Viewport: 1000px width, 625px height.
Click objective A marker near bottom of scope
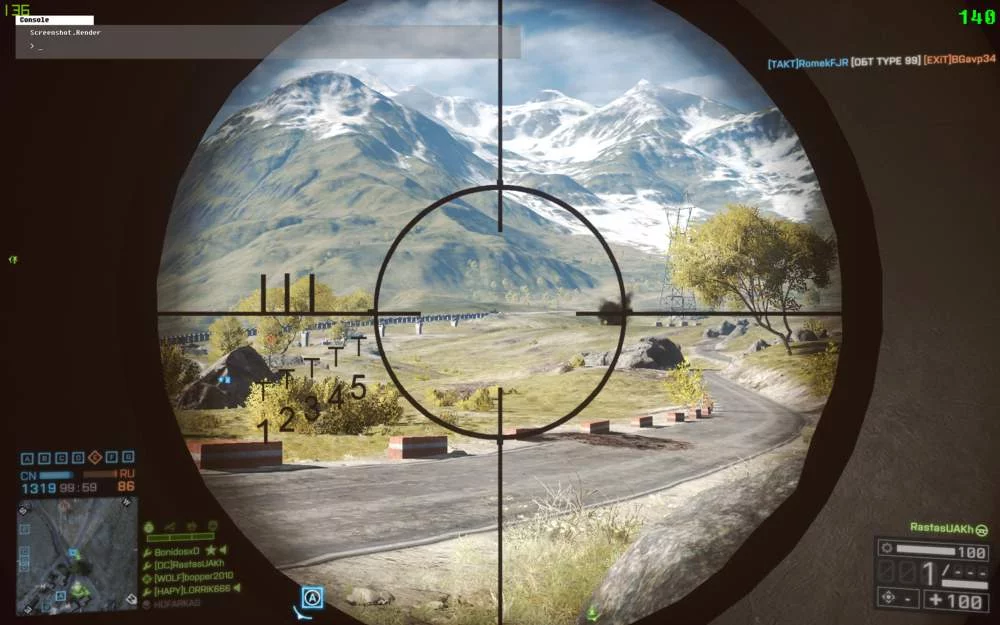(312, 598)
